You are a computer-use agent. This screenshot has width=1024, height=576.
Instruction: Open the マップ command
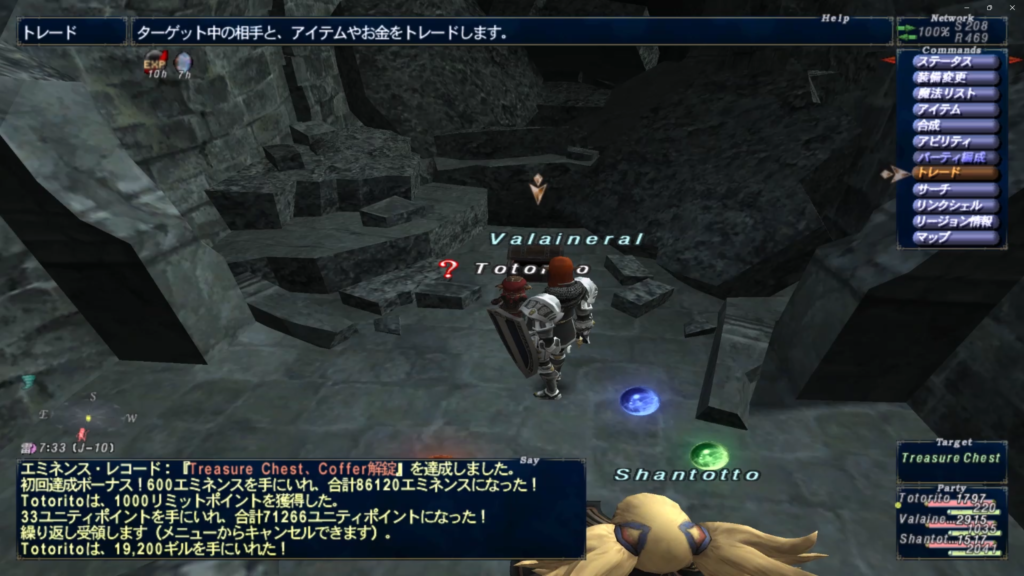coord(955,237)
